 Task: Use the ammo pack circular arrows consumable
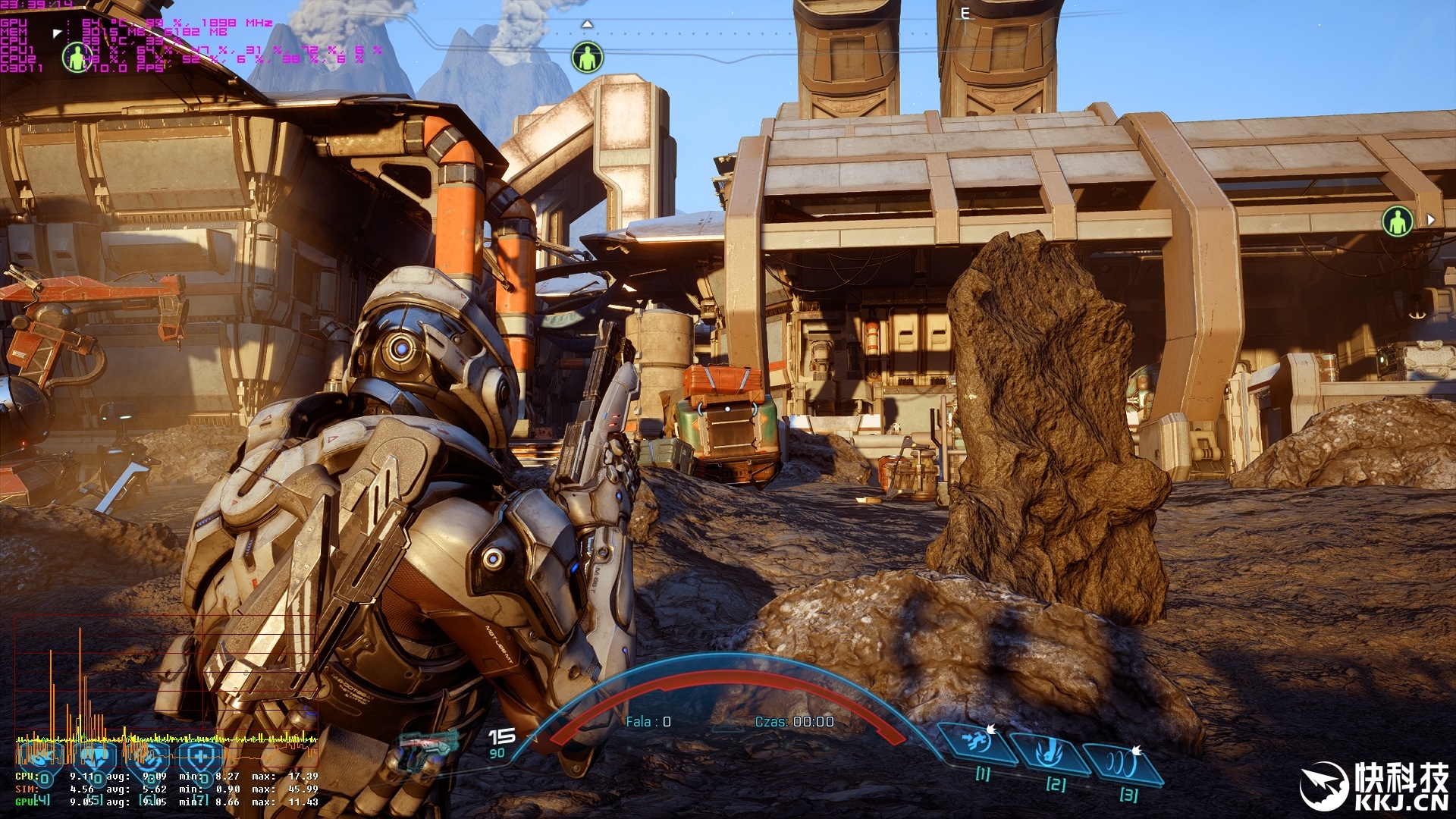tap(148, 758)
